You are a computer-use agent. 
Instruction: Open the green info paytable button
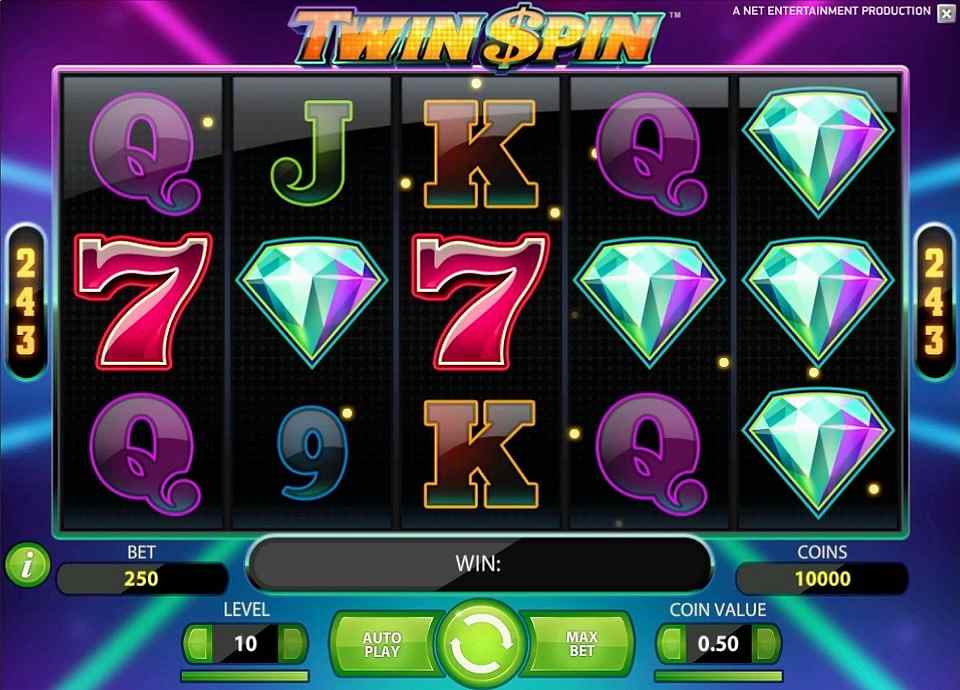(26, 565)
